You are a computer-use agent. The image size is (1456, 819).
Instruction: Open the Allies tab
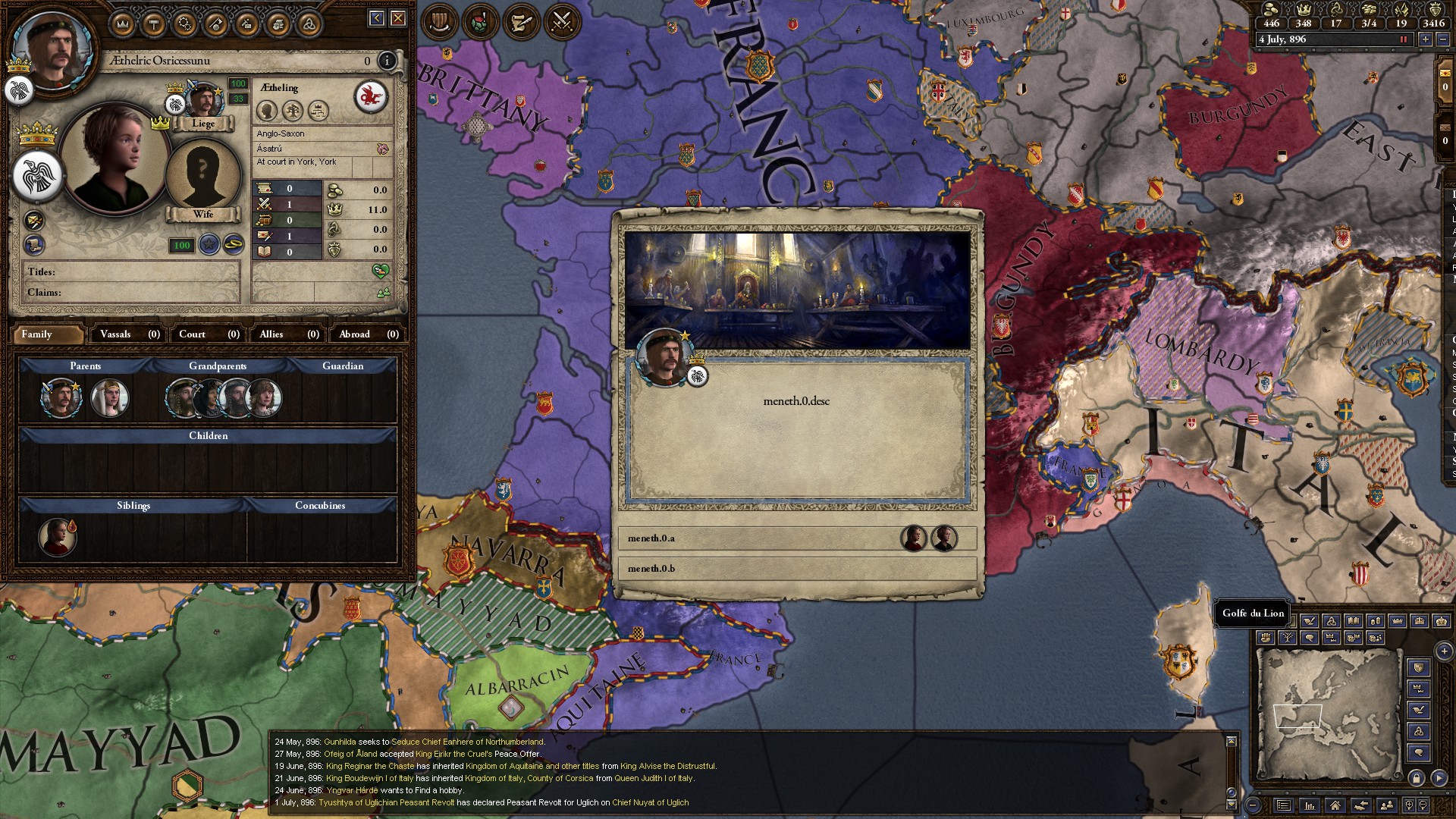coord(287,334)
